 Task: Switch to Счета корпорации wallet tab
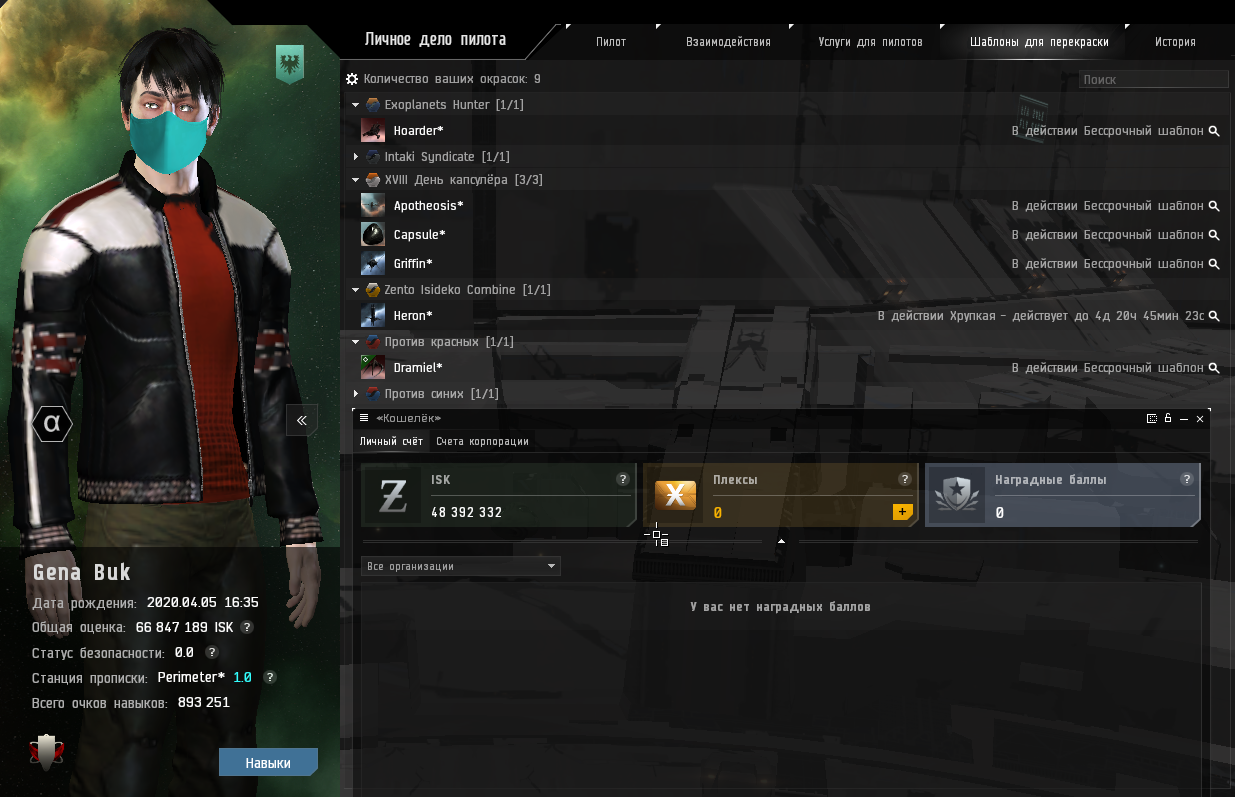tap(482, 441)
